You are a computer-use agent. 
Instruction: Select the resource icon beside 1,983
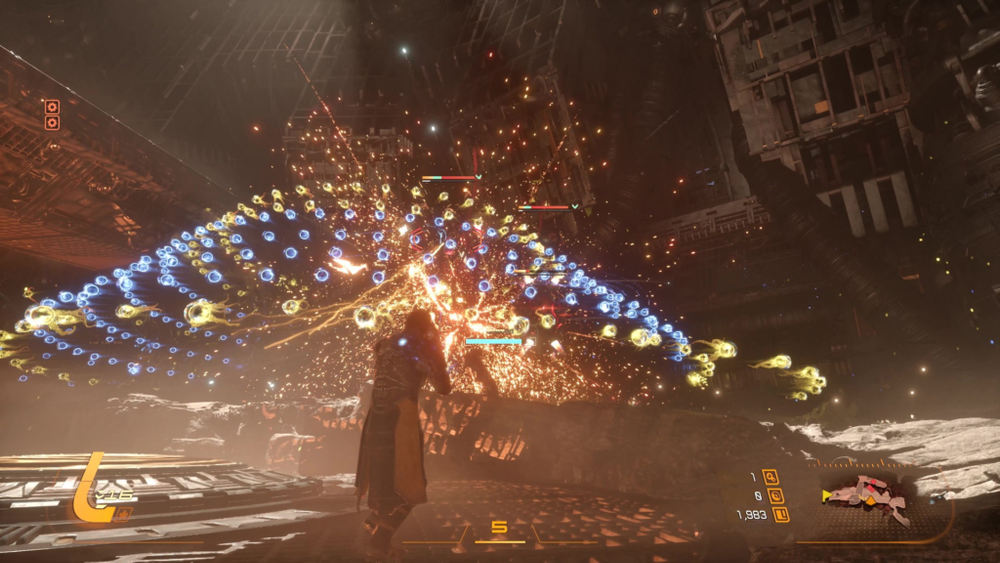(781, 515)
